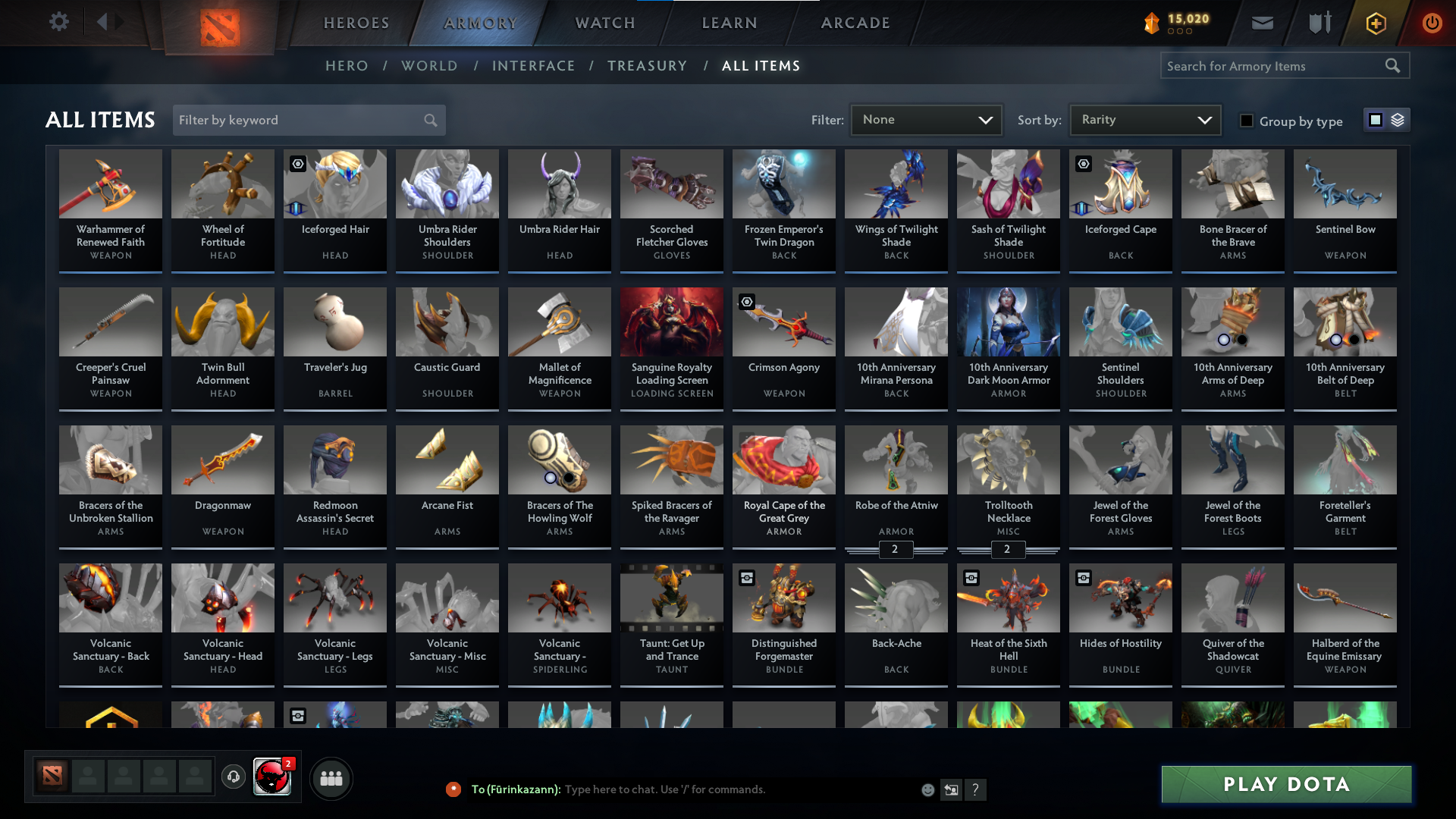Switch to stacked view with the layers toggle
Viewport: 1456px width, 819px height.
point(1398,119)
